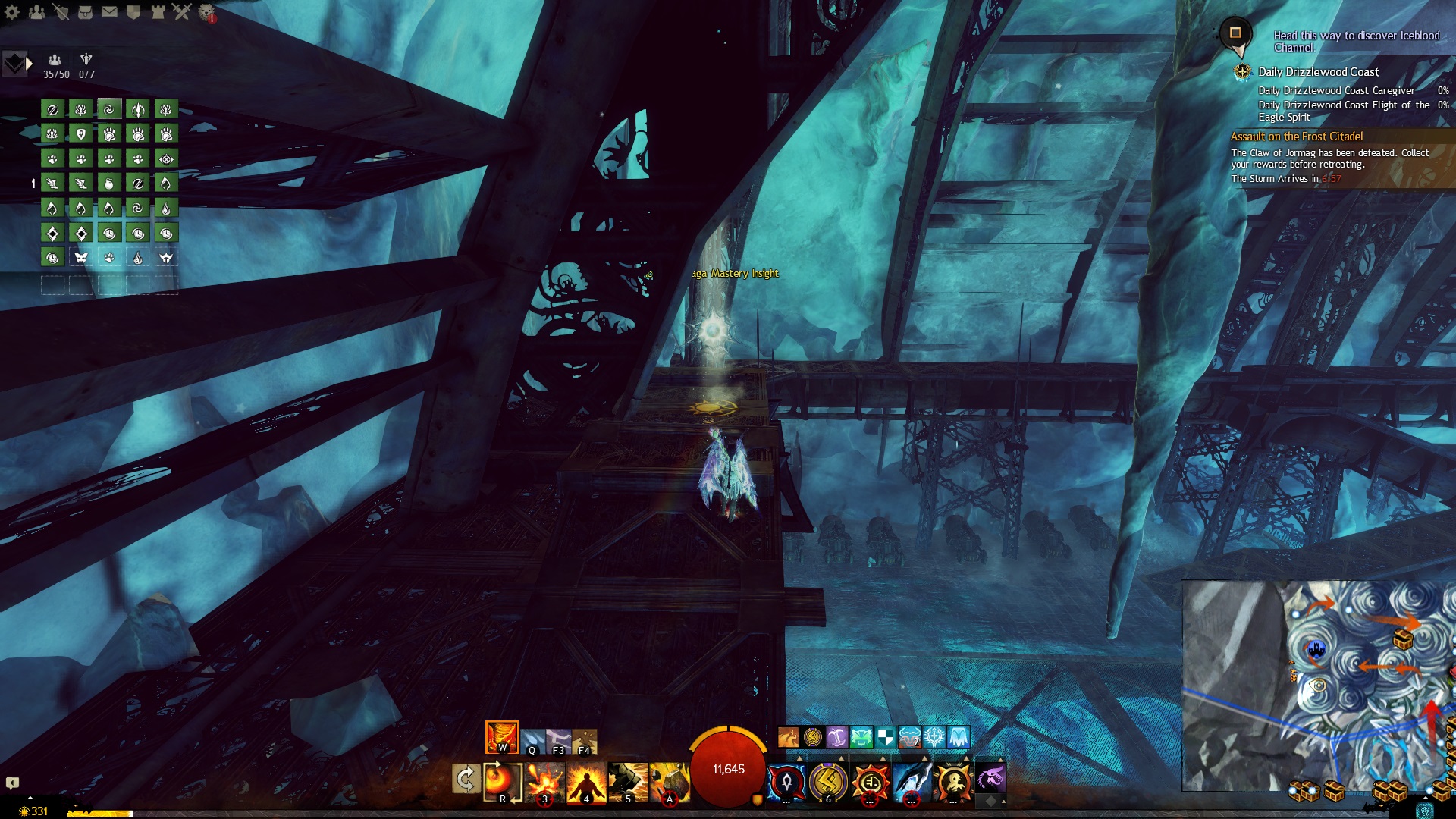This screenshot has height=819, width=1456.
Task: Expand the squad panel arrow
Action: pos(29,64)
